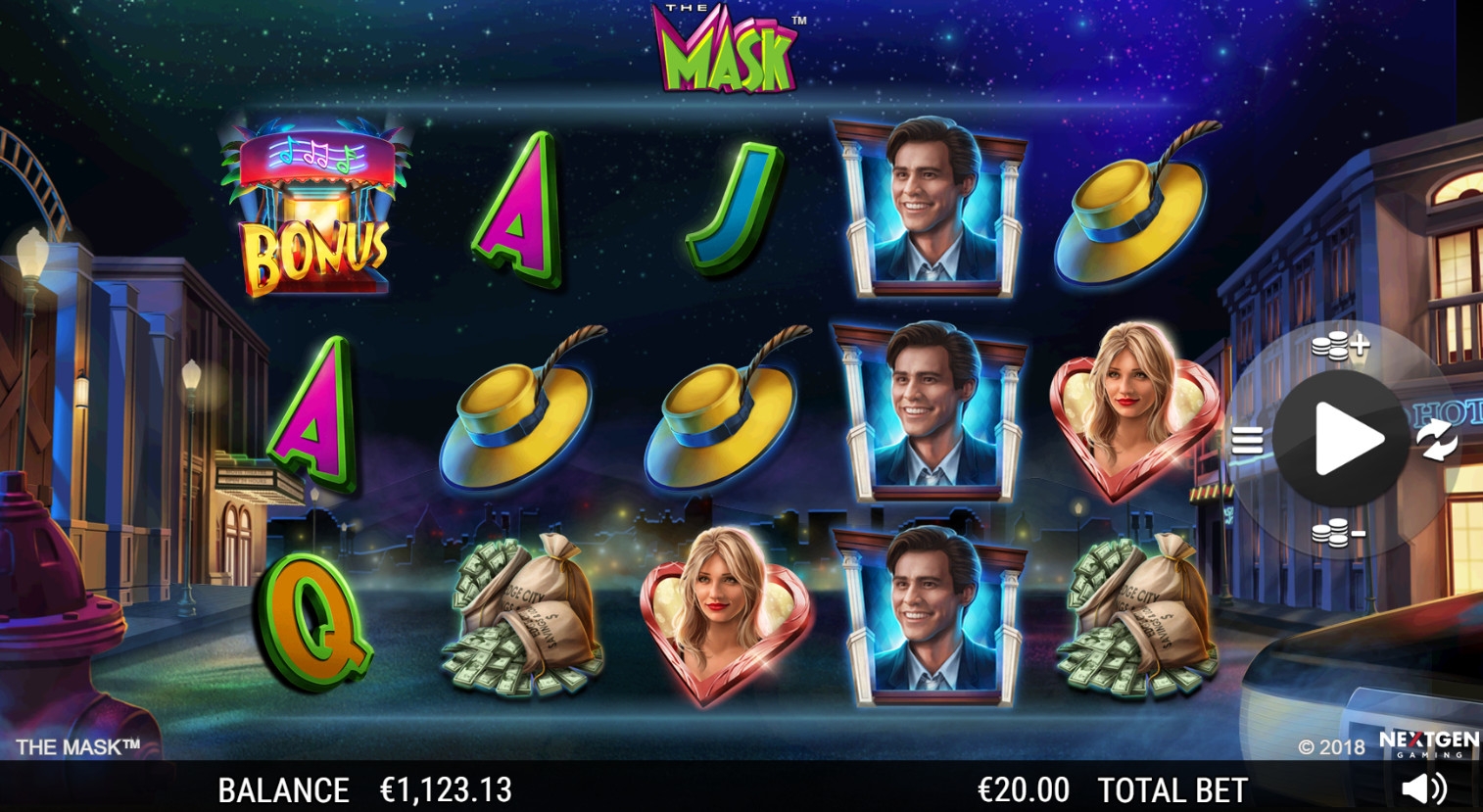Spin the reels with the play button
The height and width of the screenshot is (812, 1483).
coord(1344,440)
